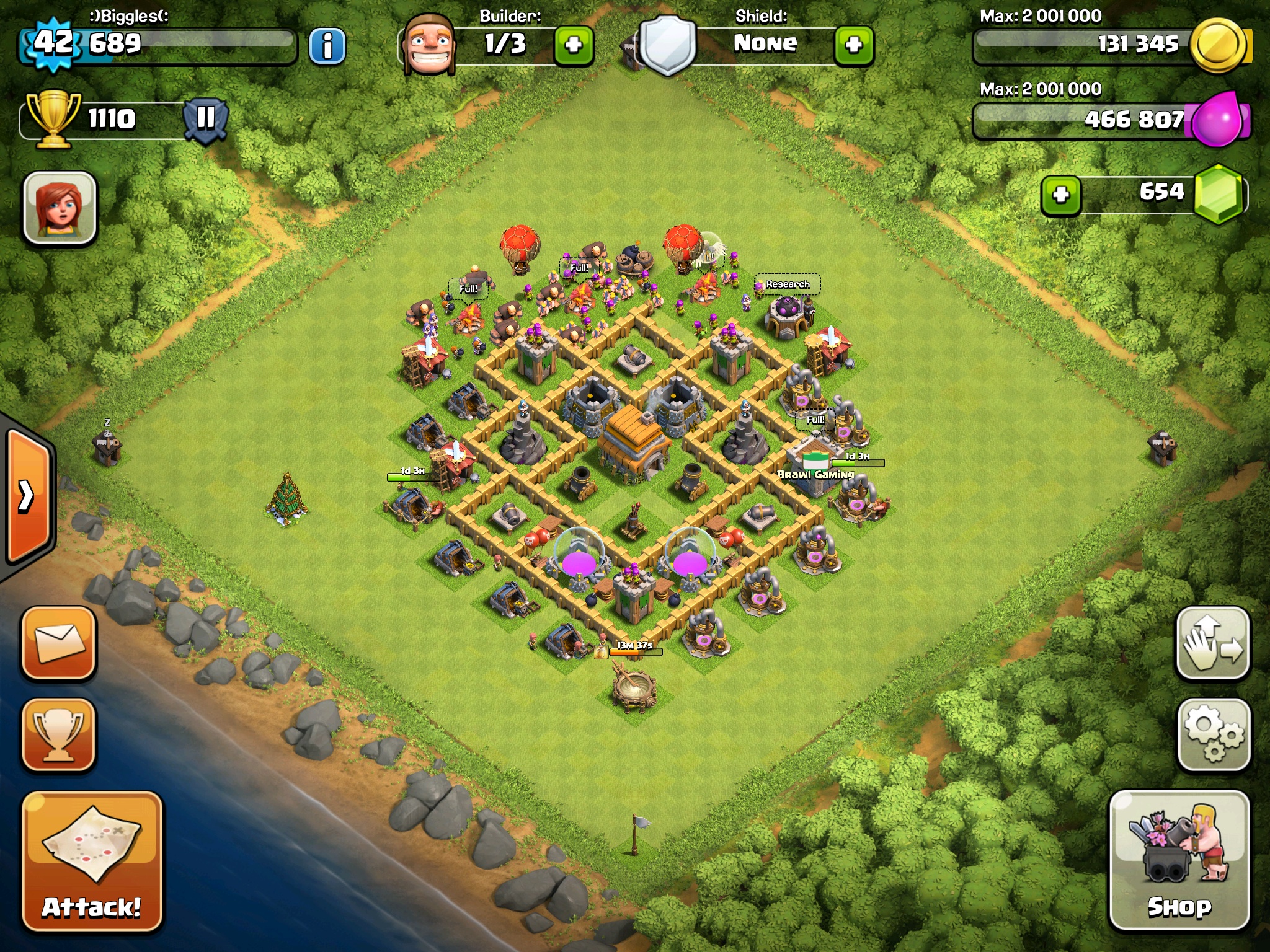
Task: Open the league badge beside trophies
Action: [206, 118]
